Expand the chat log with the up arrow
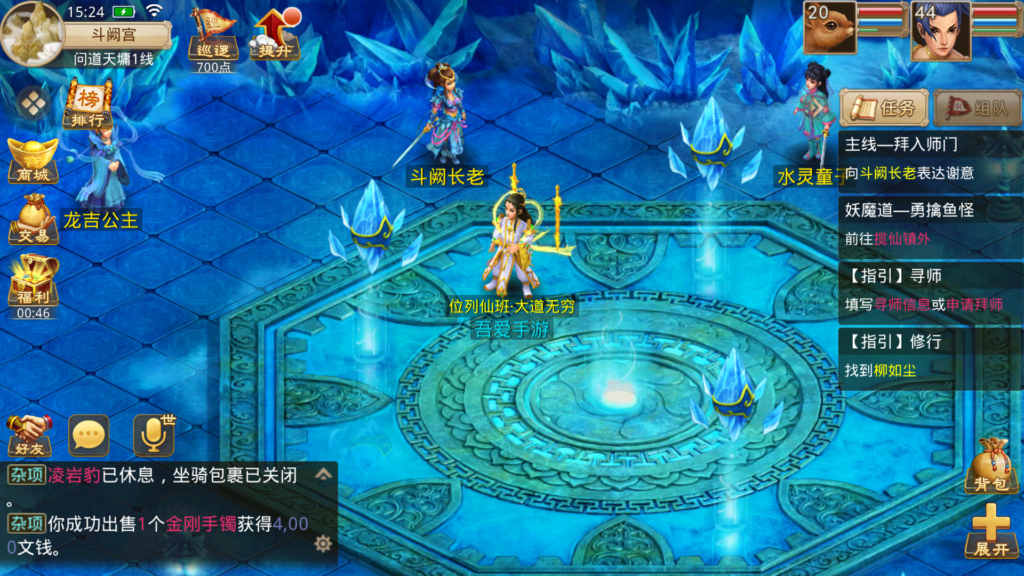Image resolution: width=1024 pixels, height=576 pixels. [323, 474]
